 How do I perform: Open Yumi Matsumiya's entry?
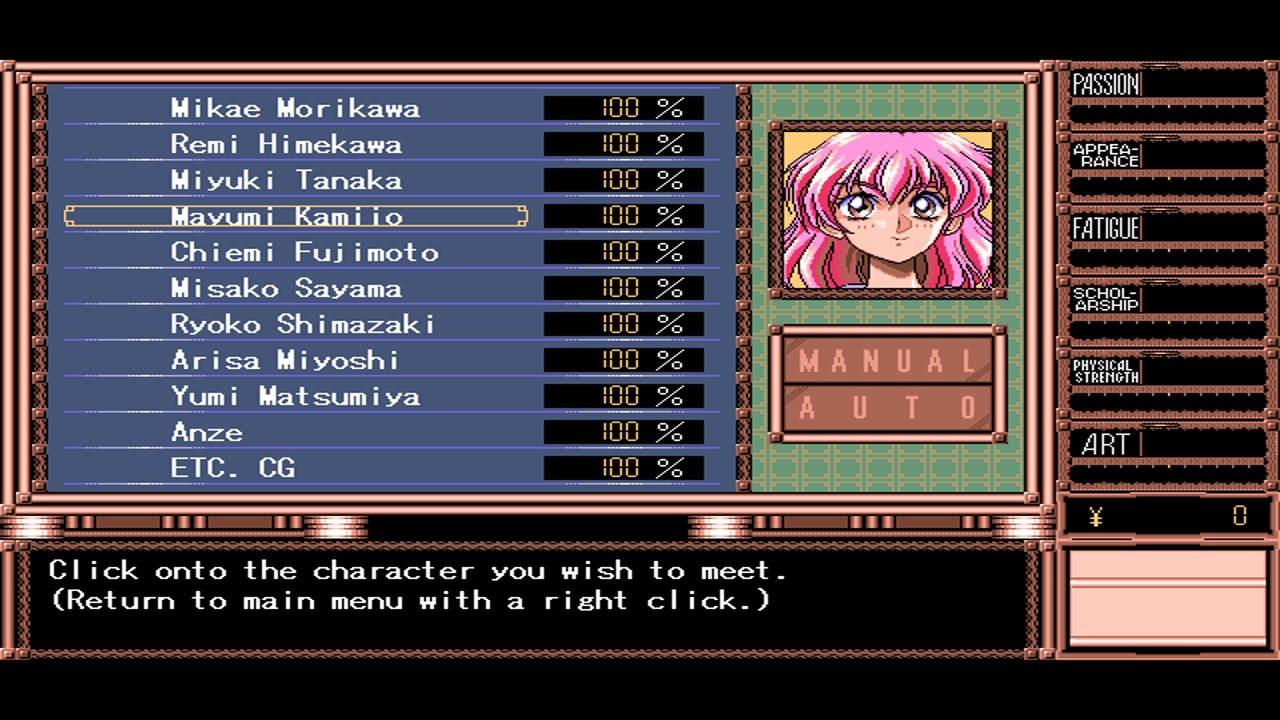(295, 396)
